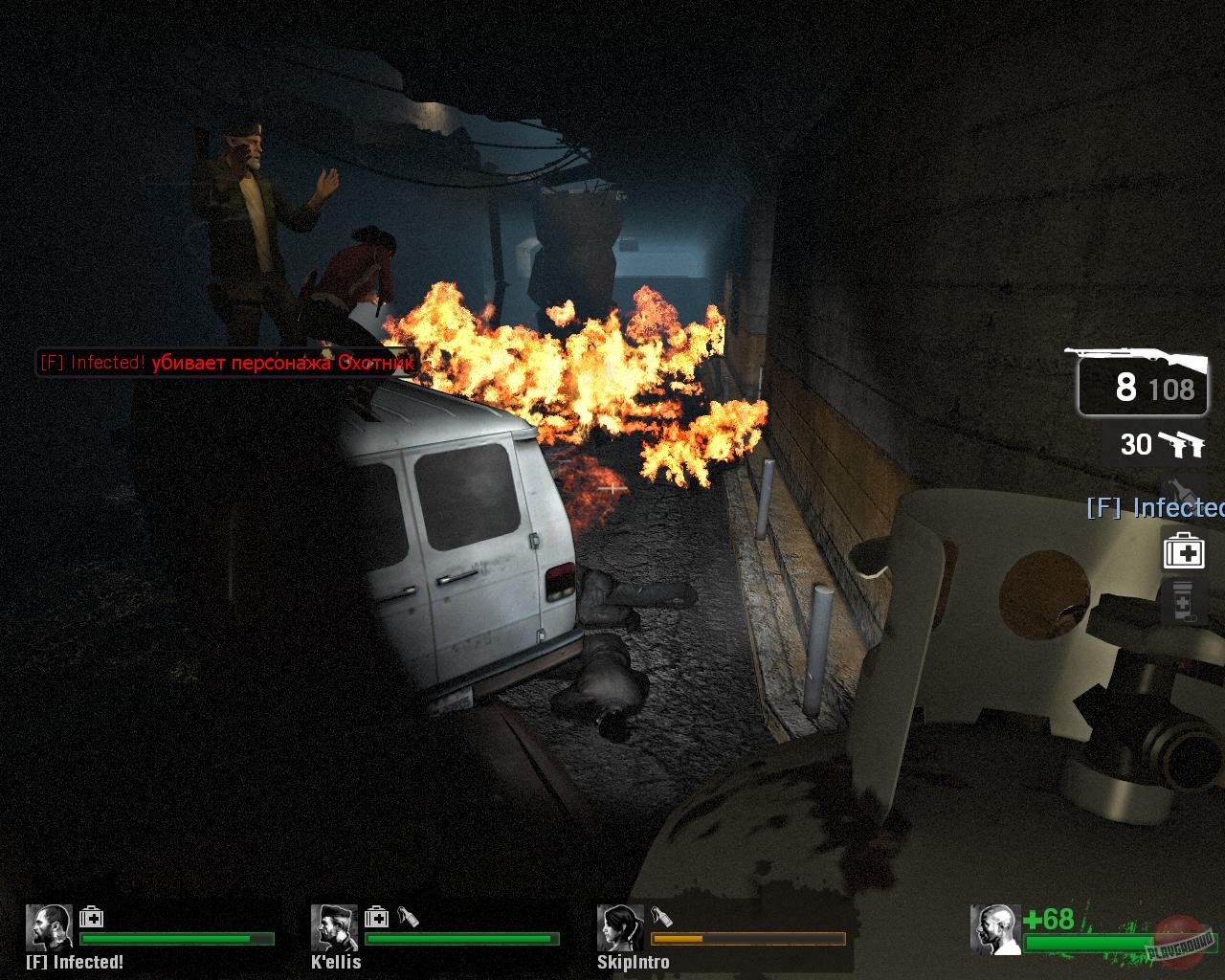Image resolution: width=1225 pixels, height=980 pixels.
Task: Click the medkit icon beside Infected's portrait
Action: coord(90,916)
